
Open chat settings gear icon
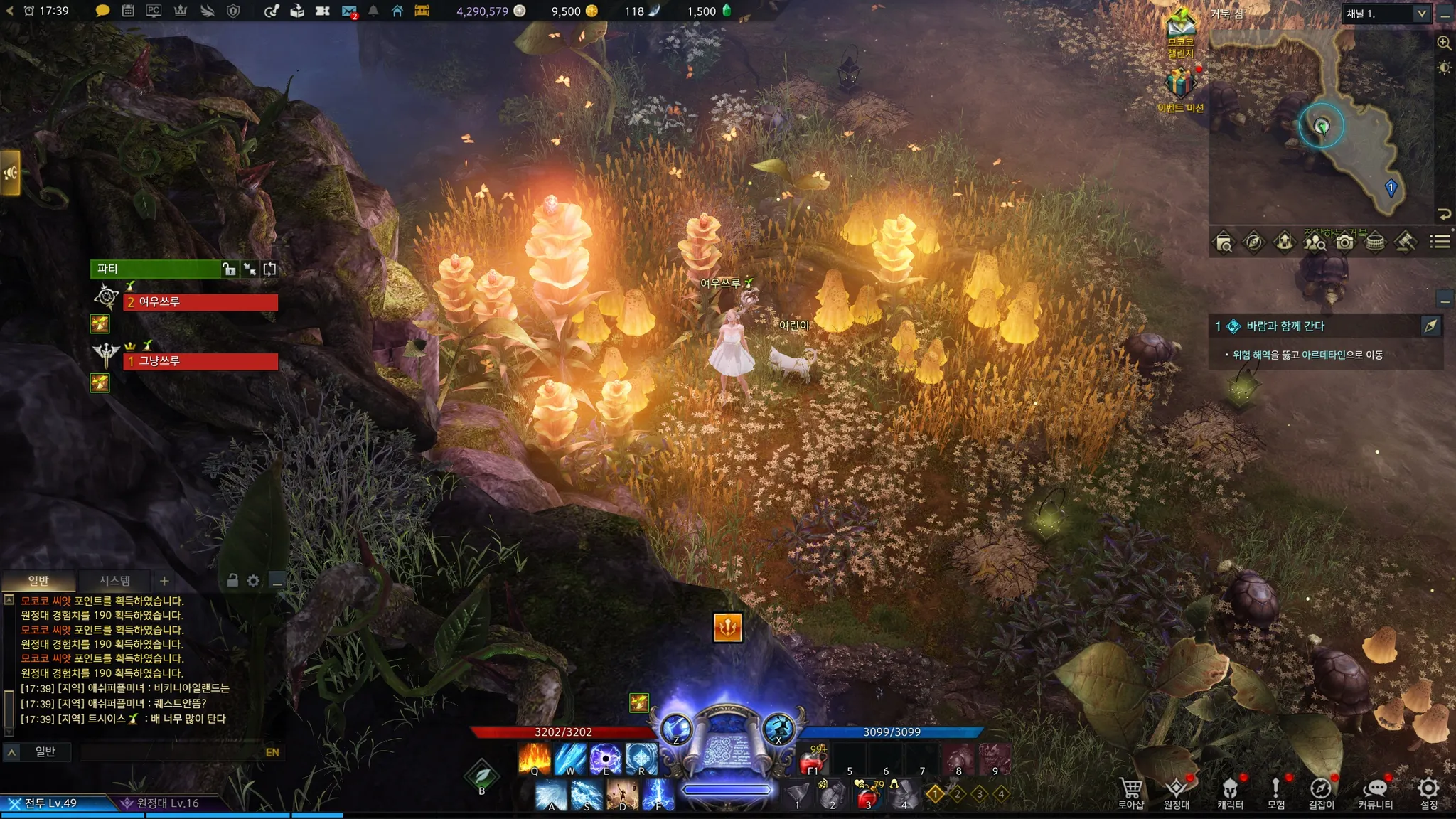coord(253,581)
